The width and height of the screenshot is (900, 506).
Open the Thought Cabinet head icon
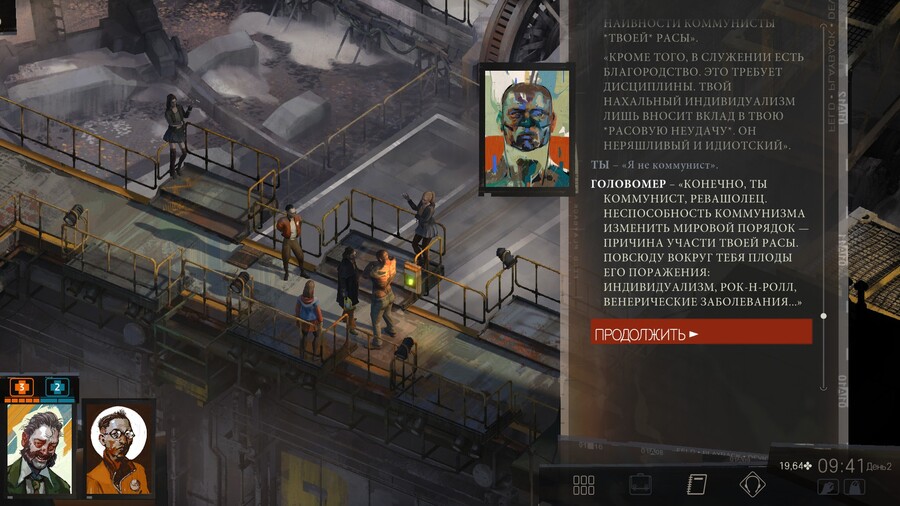752,485
